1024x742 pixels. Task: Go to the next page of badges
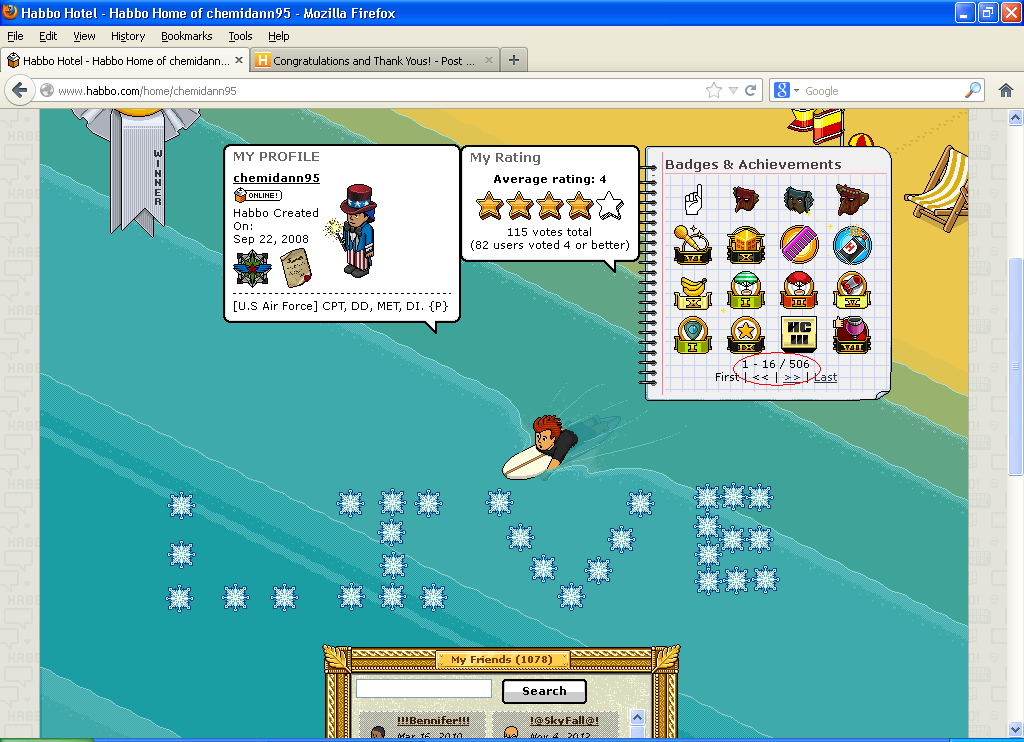(792, 377)
